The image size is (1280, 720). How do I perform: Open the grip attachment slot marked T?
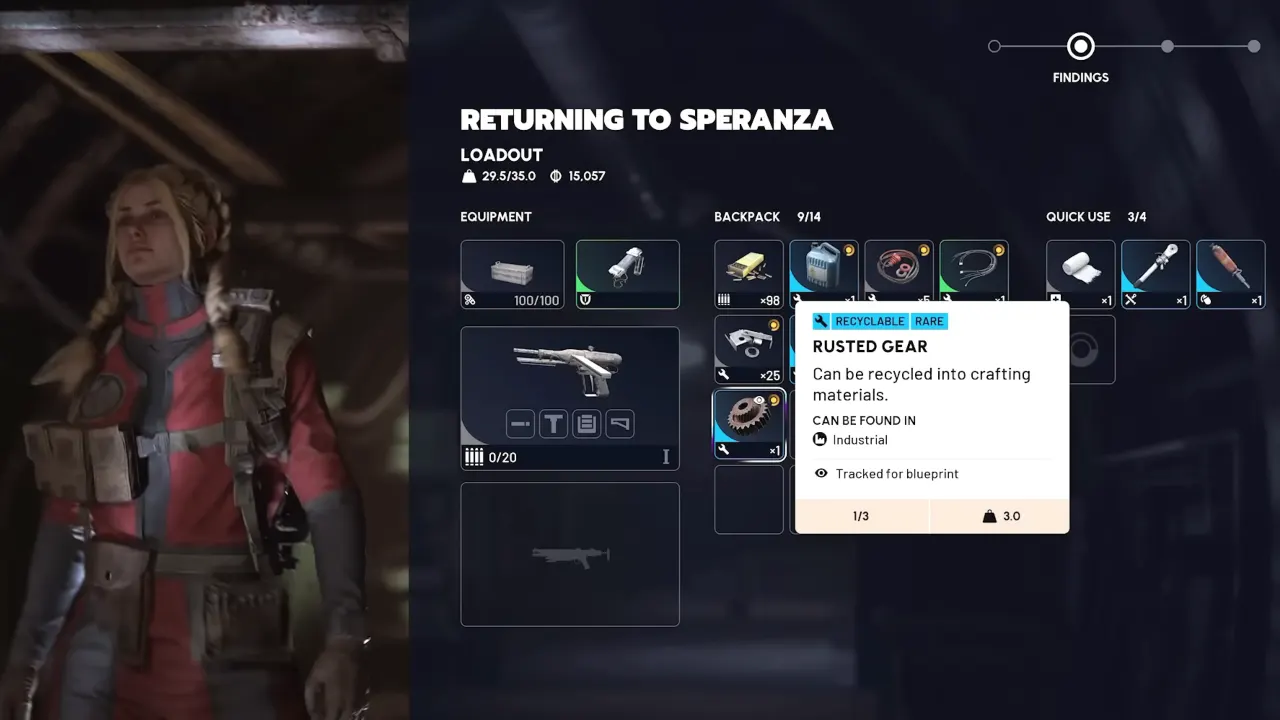553,424
